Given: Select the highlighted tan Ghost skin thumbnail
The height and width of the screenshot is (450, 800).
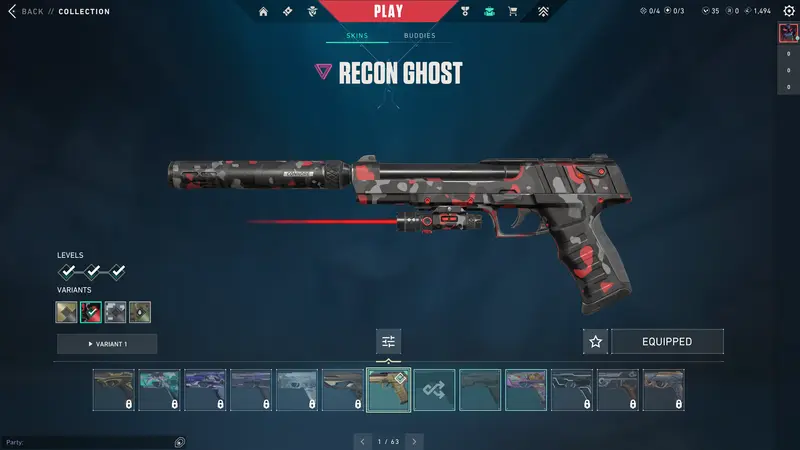Looking at the screenshot, I should click(389, 390).
